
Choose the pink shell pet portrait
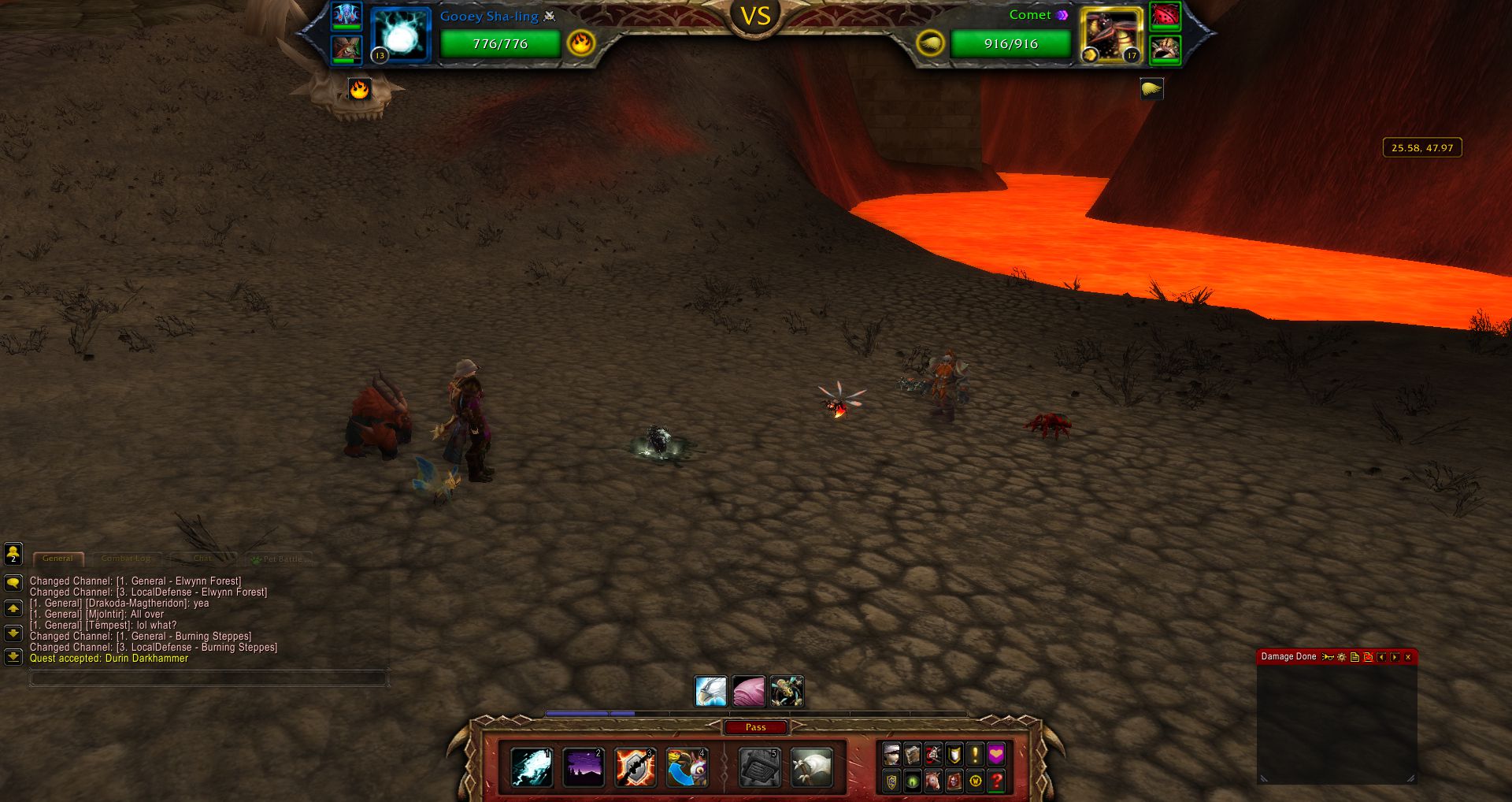pos(748,692)
